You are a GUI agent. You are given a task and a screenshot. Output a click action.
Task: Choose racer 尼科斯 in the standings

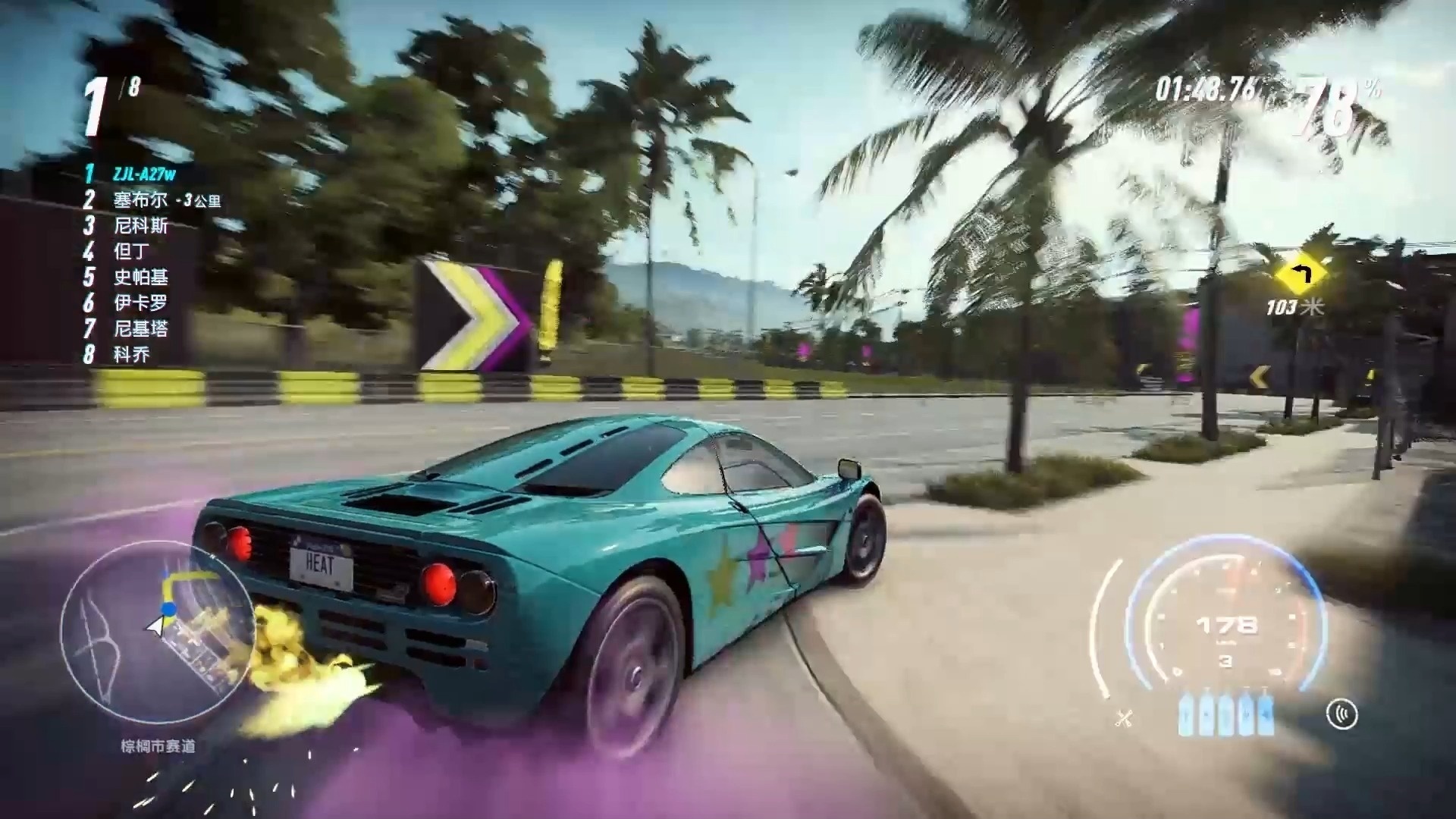(x=140, y=226)
